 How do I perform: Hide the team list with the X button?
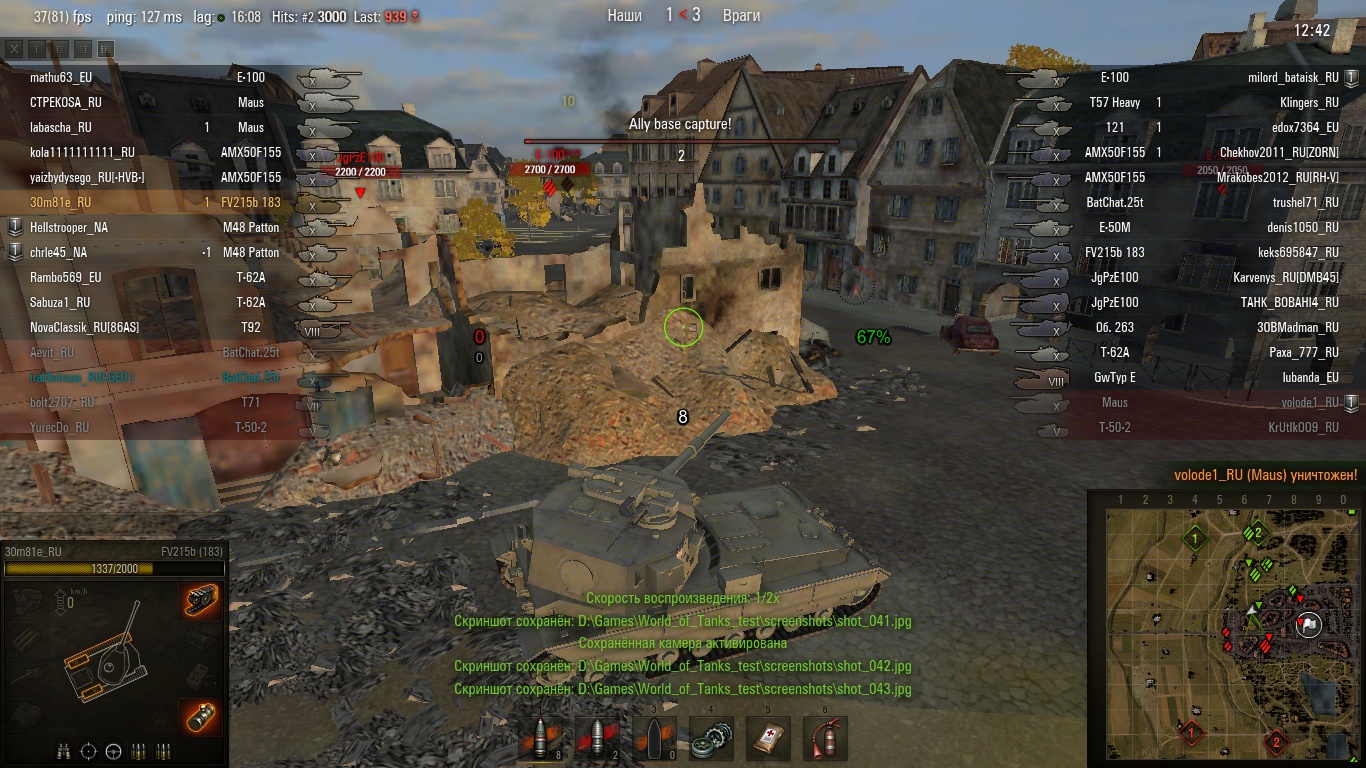14,48
